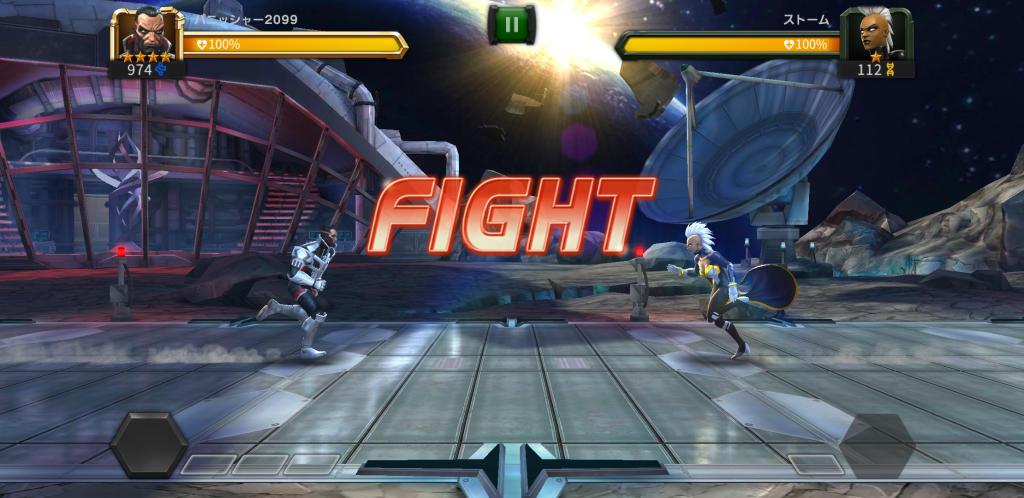Viewport: 1024px width, 498px height.
Task: Activate the player's hexagonal special attack button
Action: click(149, 445)
